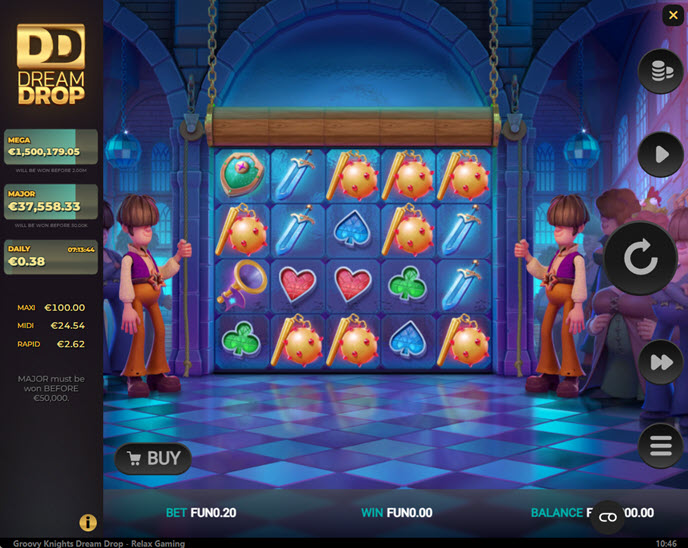Select the DAILY jackpot panel
This screenshot has width=688, height=548.
point(52,256)
